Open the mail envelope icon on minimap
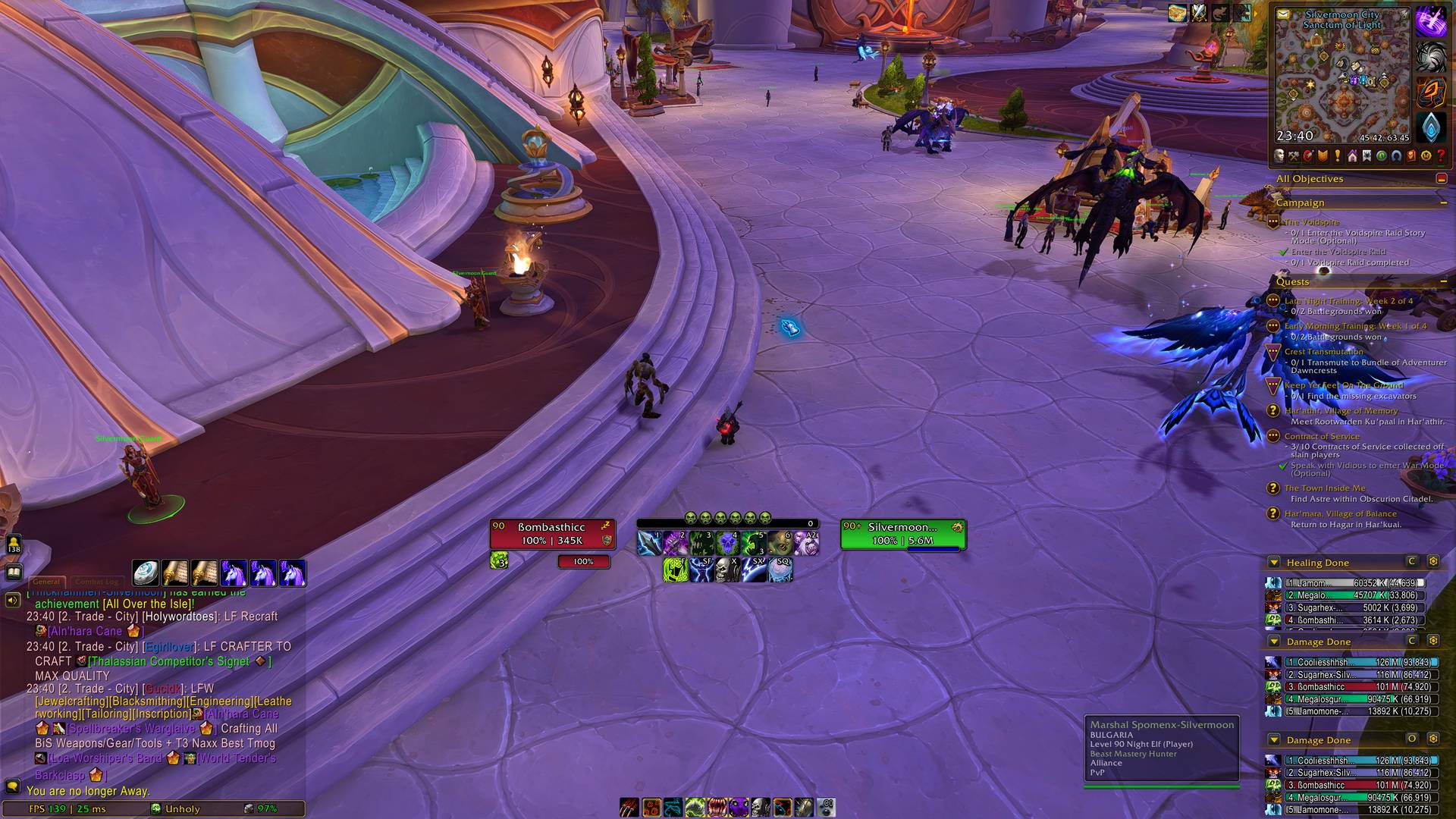This screenshot has height=819, width=1456. tap(1283, 14)
